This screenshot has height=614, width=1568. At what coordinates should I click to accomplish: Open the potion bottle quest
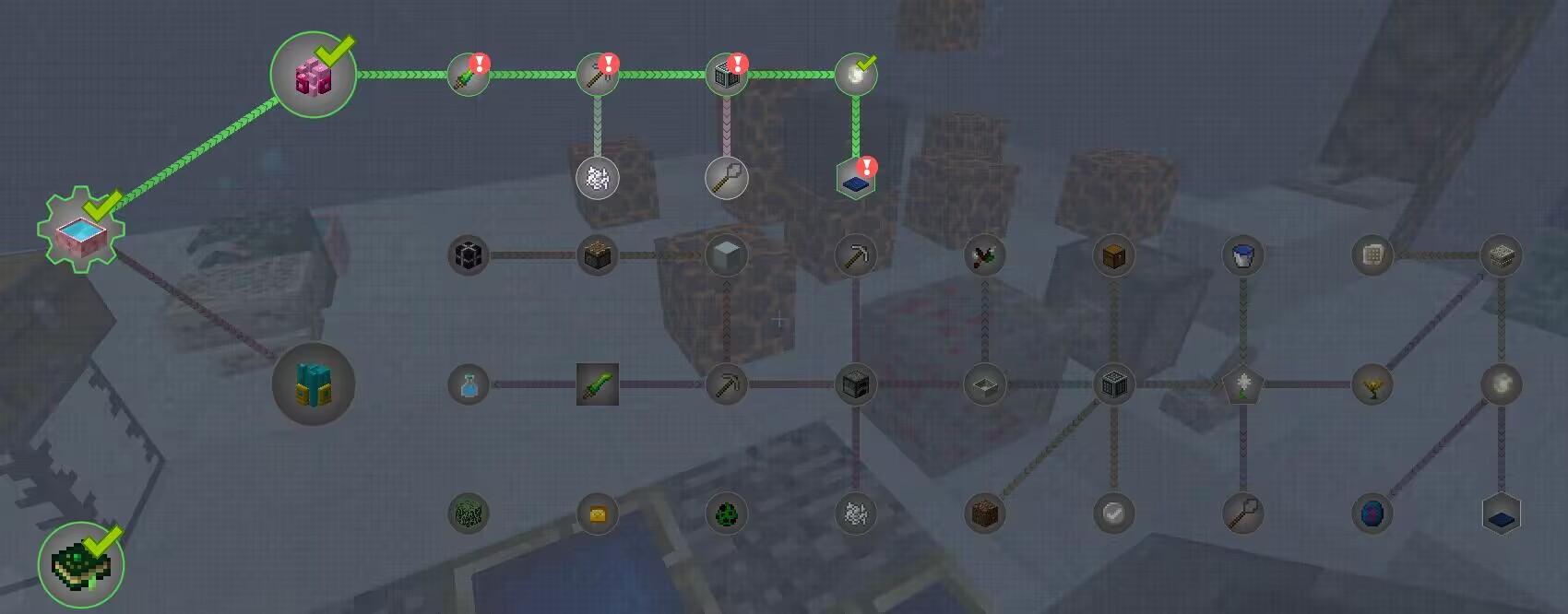468,384
